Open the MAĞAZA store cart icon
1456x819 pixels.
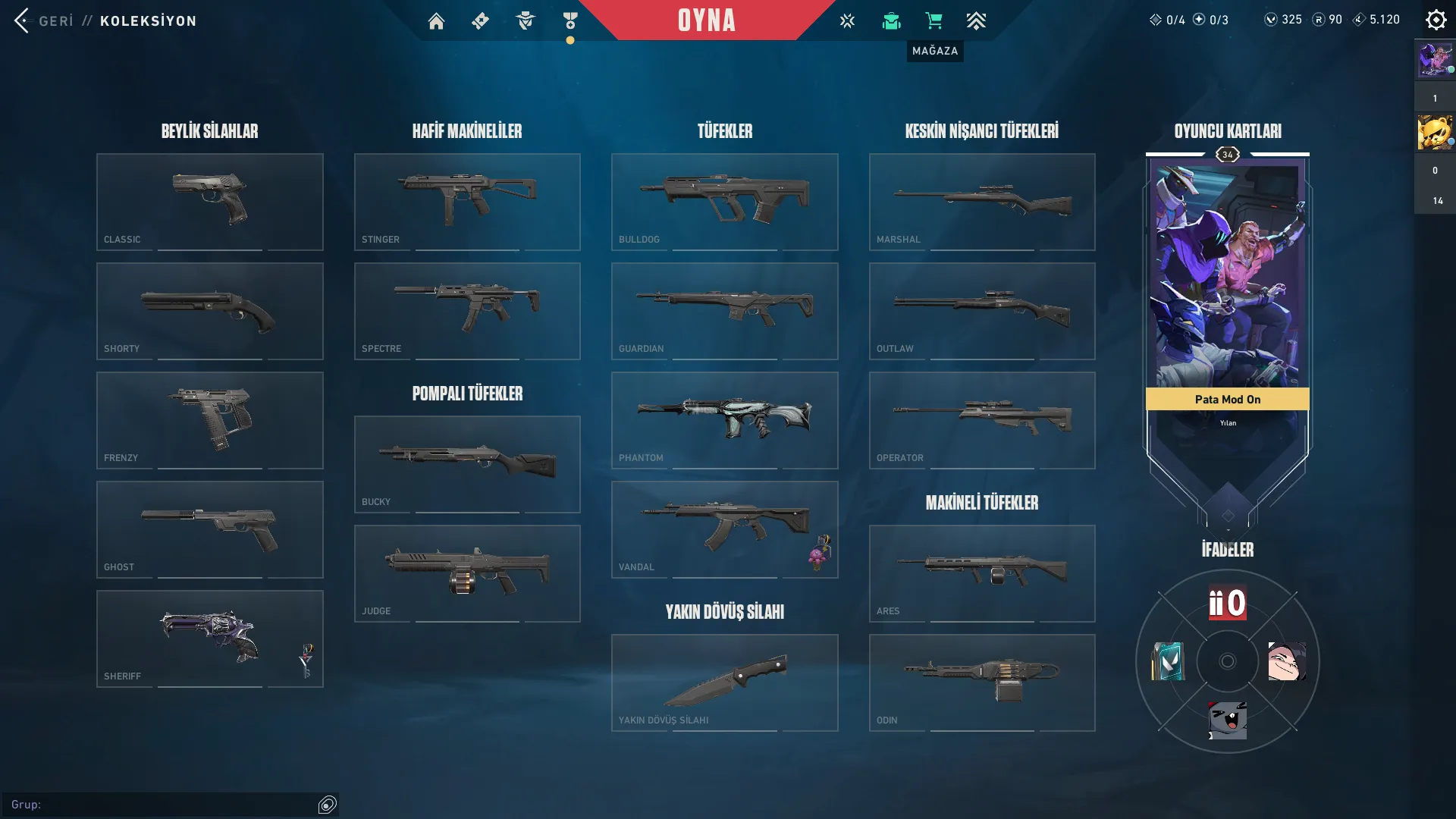click(934, 20)
